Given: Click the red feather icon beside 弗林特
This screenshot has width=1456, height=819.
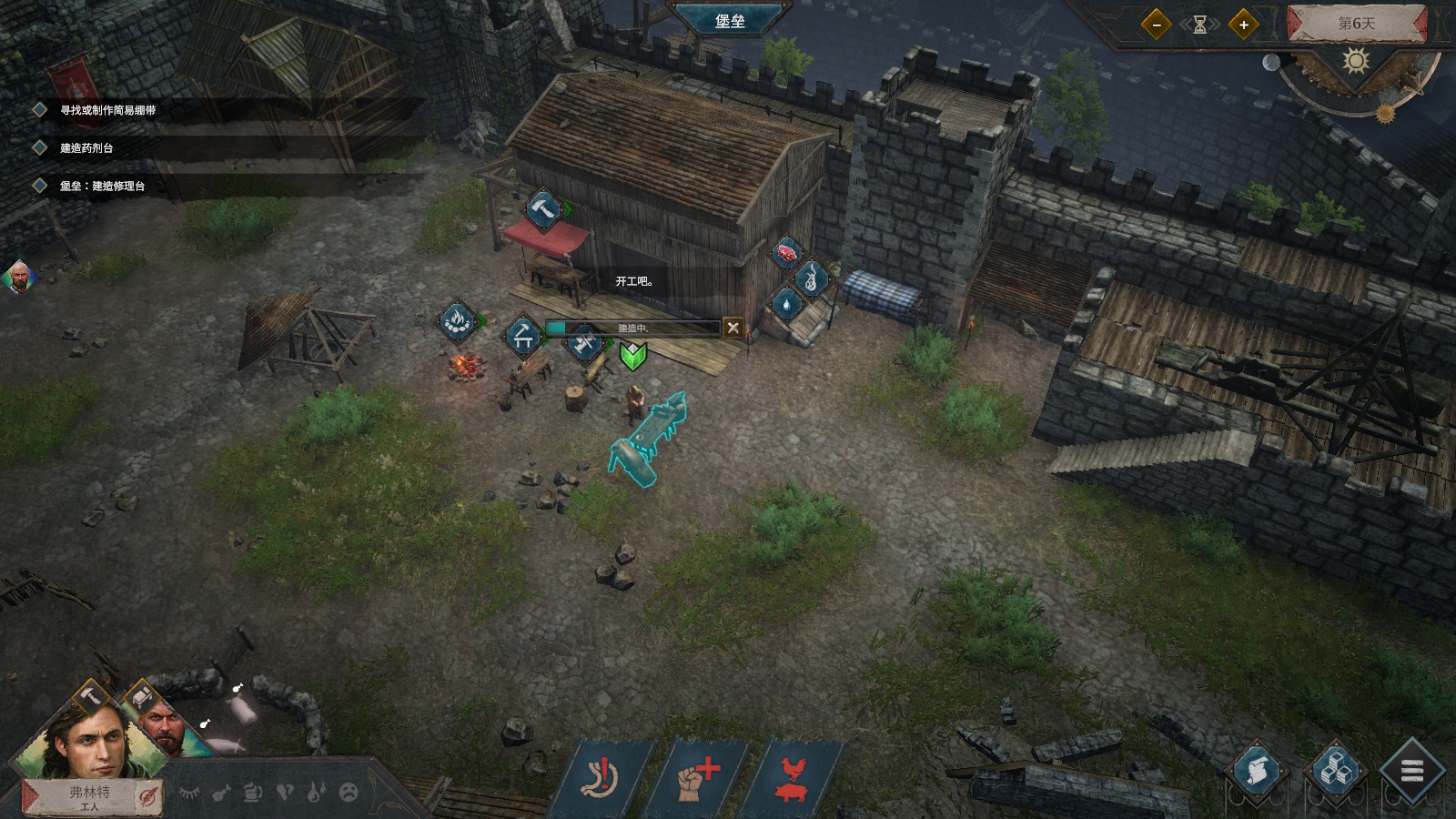Looking at the screenshot, I should [x=148, y=797].
